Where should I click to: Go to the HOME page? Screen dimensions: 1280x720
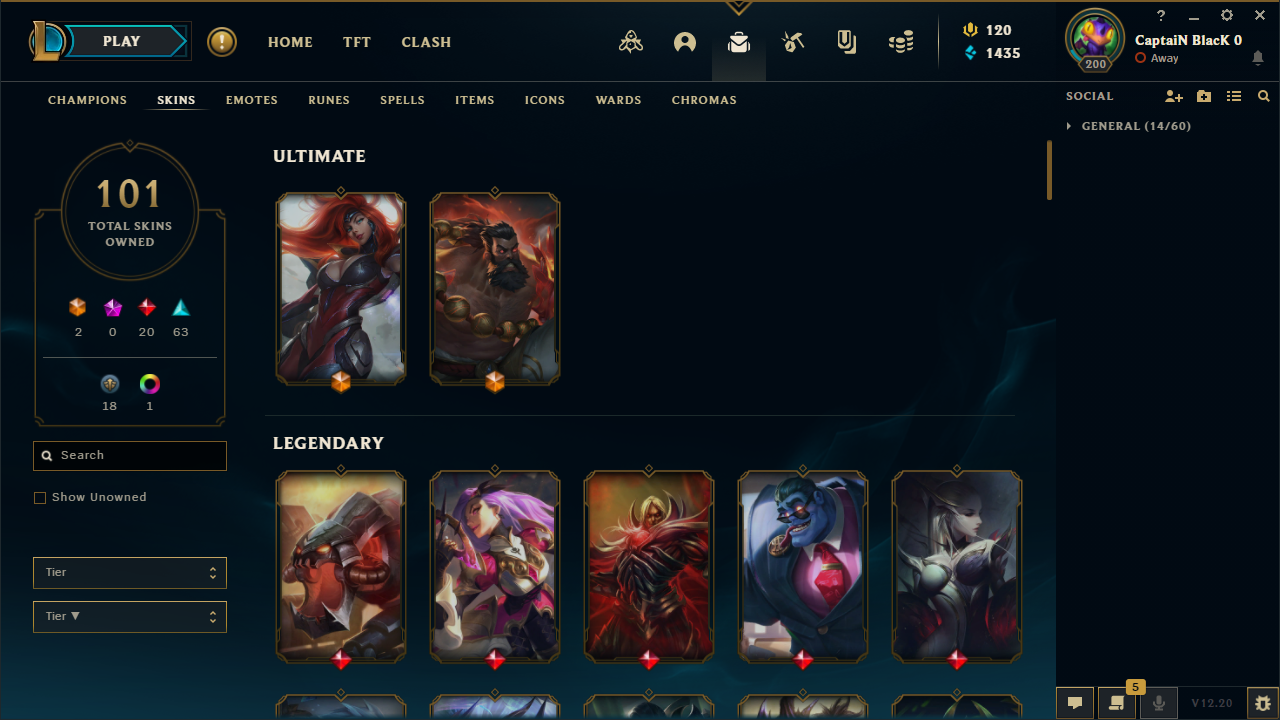tap(290, 42)
